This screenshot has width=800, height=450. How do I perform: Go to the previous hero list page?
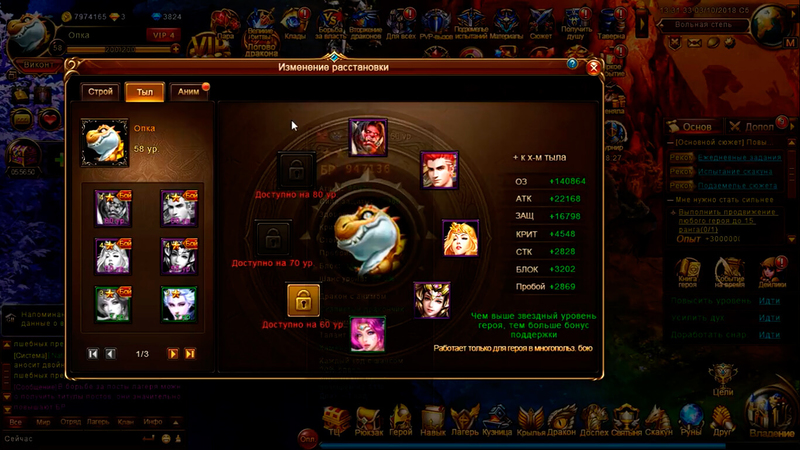(111, 354)
